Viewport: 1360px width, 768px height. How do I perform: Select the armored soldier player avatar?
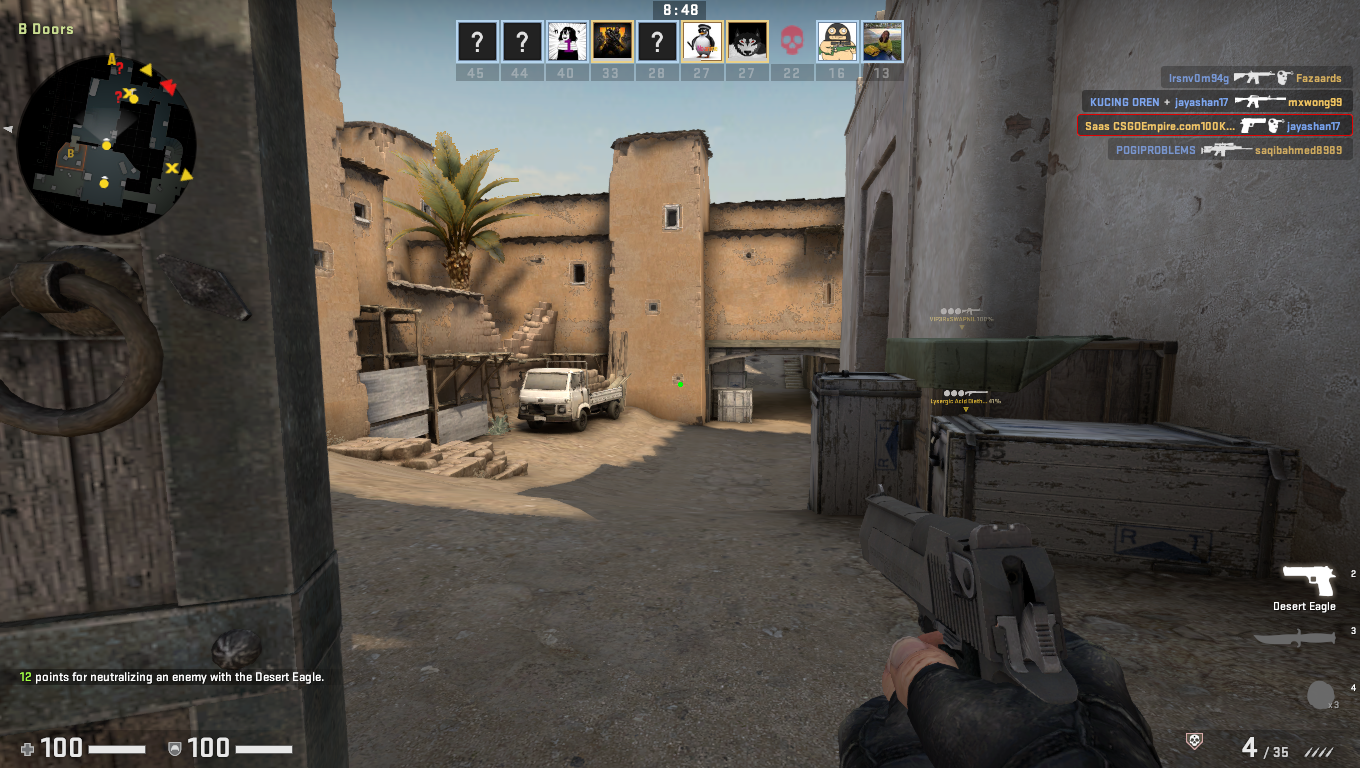coord(611,42)
